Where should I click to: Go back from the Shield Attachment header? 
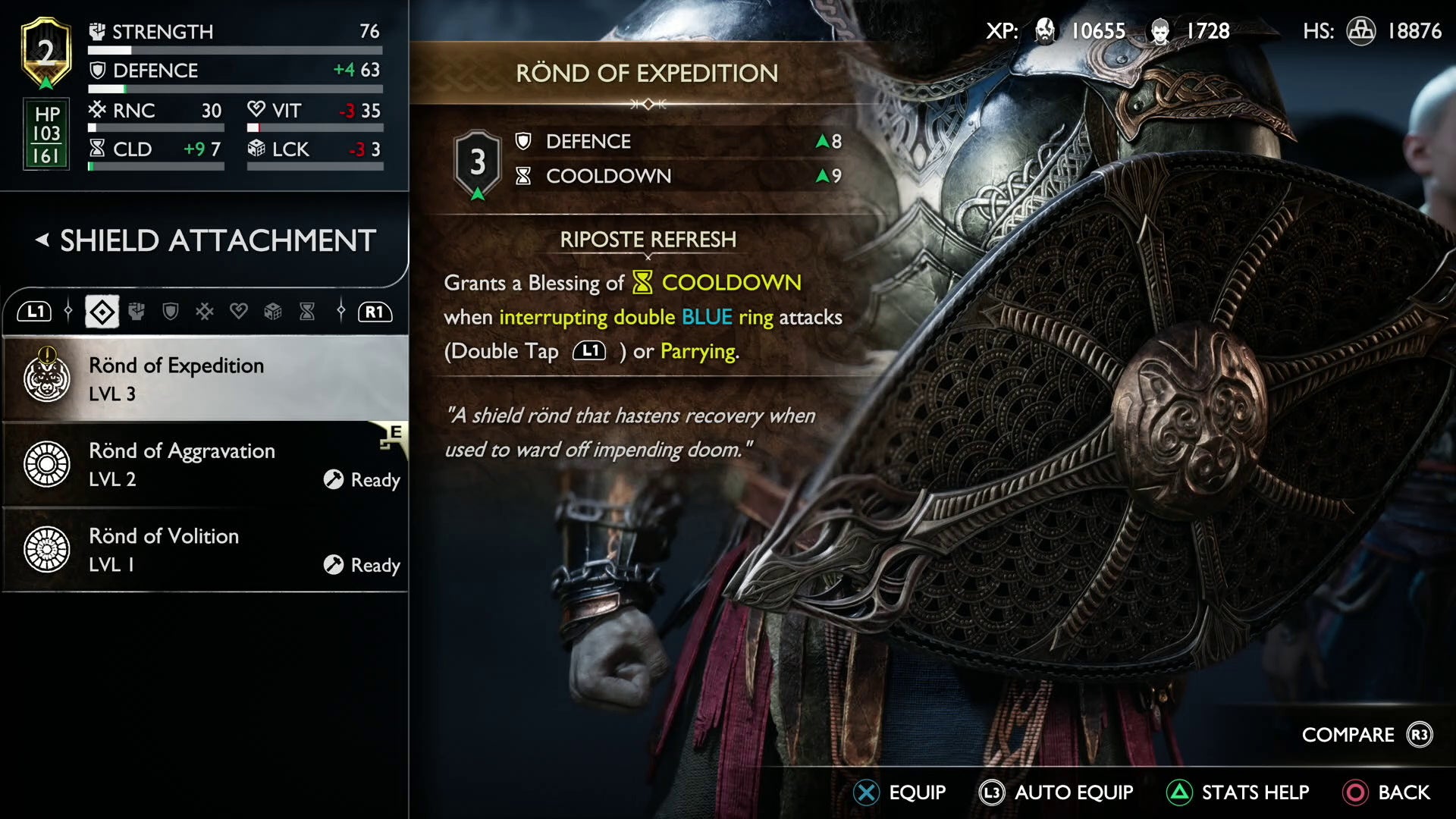(x=42, y=240)
